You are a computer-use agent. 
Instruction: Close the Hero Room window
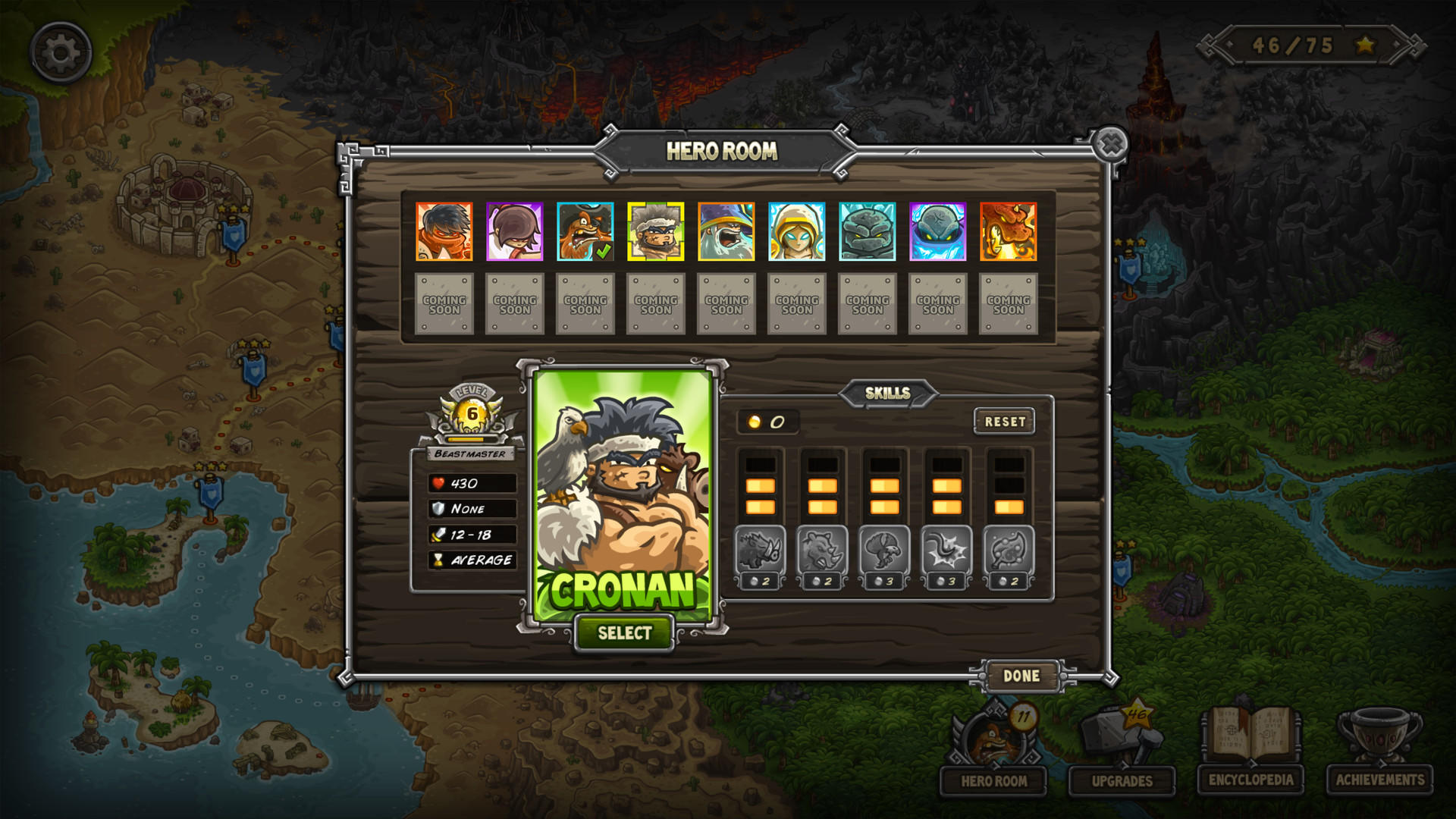coord(1109,144)
